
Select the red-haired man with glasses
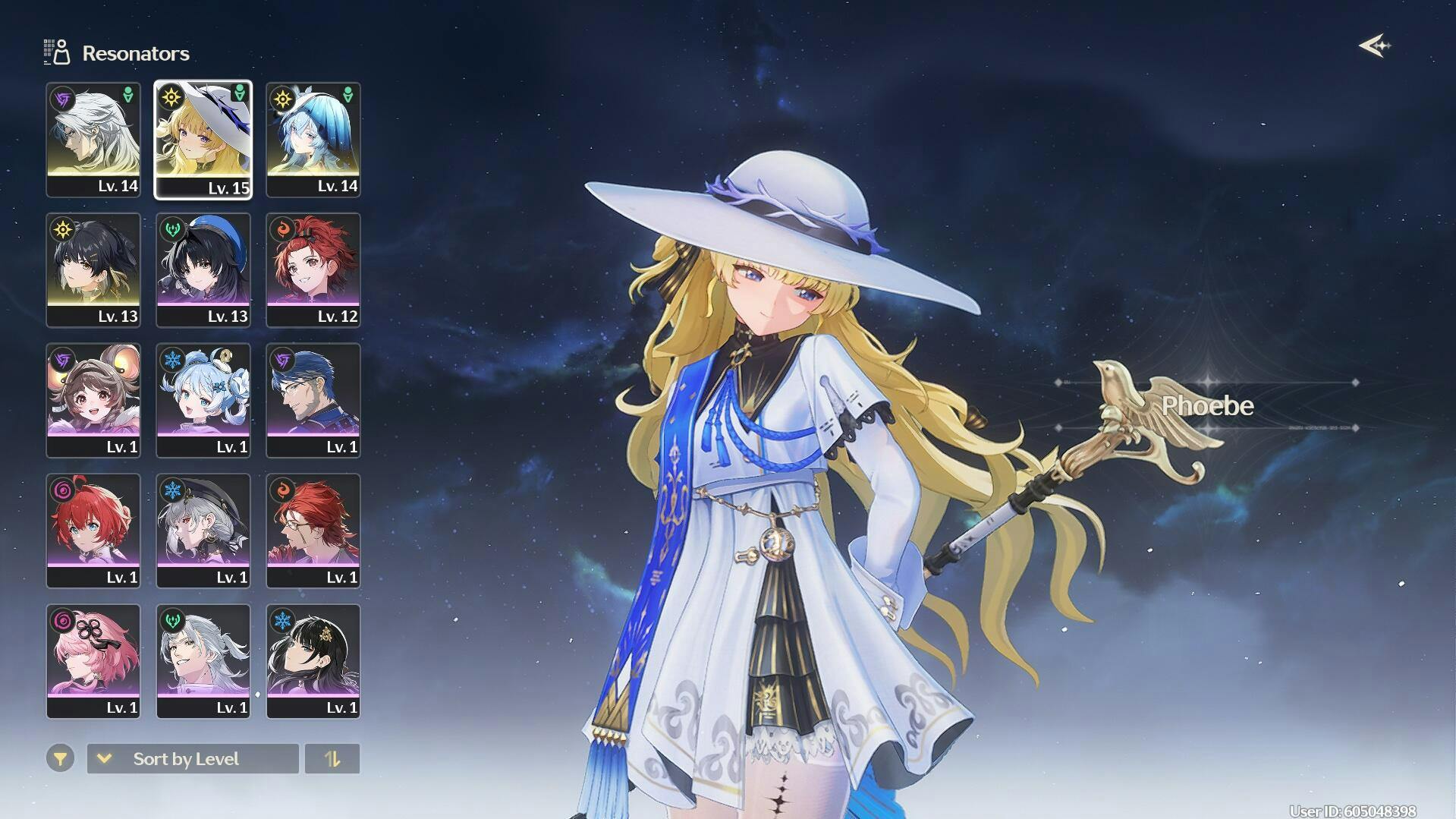click(313, 531)
